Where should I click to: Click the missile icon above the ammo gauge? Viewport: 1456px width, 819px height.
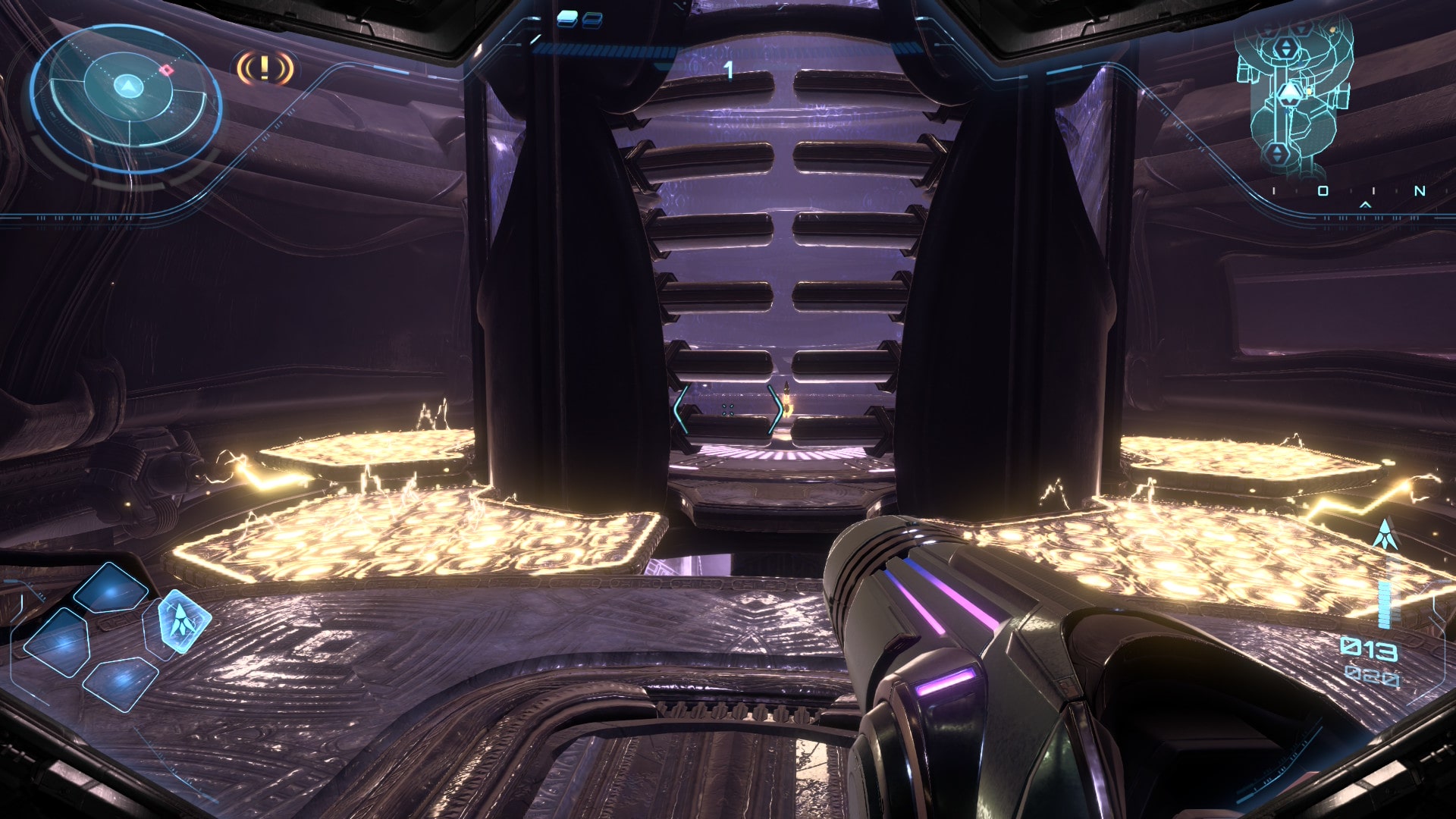pyautogui.click(x=1385, y=535)
